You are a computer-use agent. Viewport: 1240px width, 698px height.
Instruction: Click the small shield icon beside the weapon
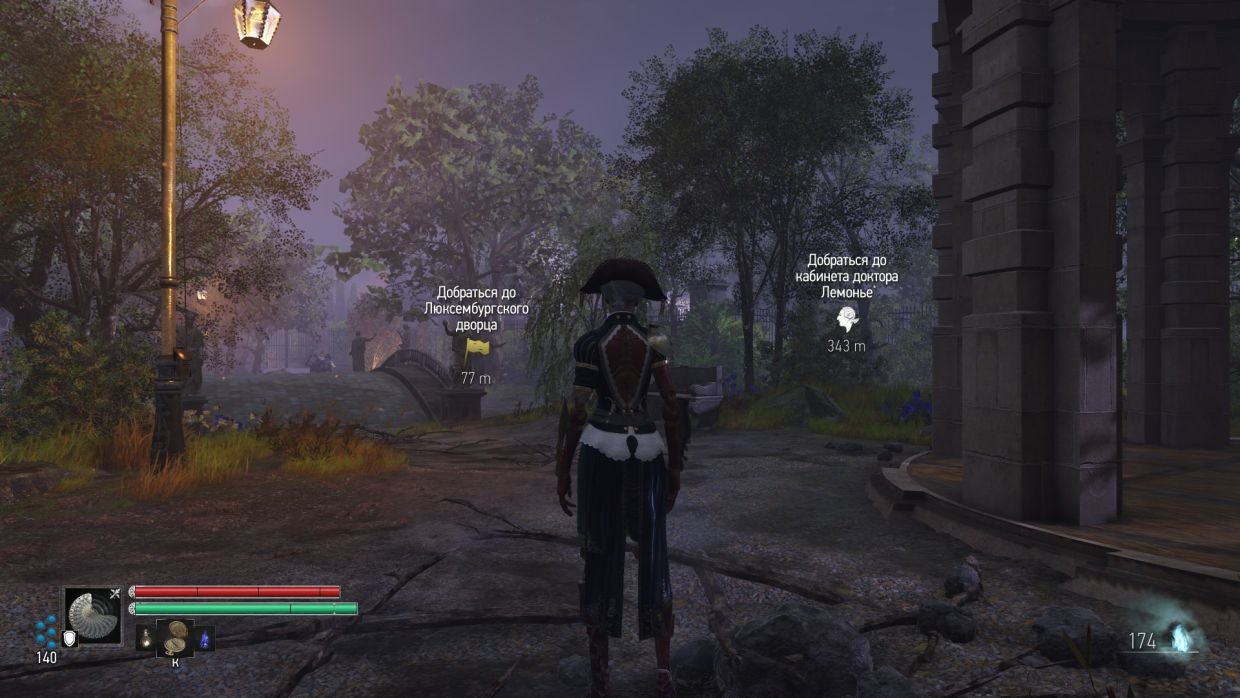69,638
